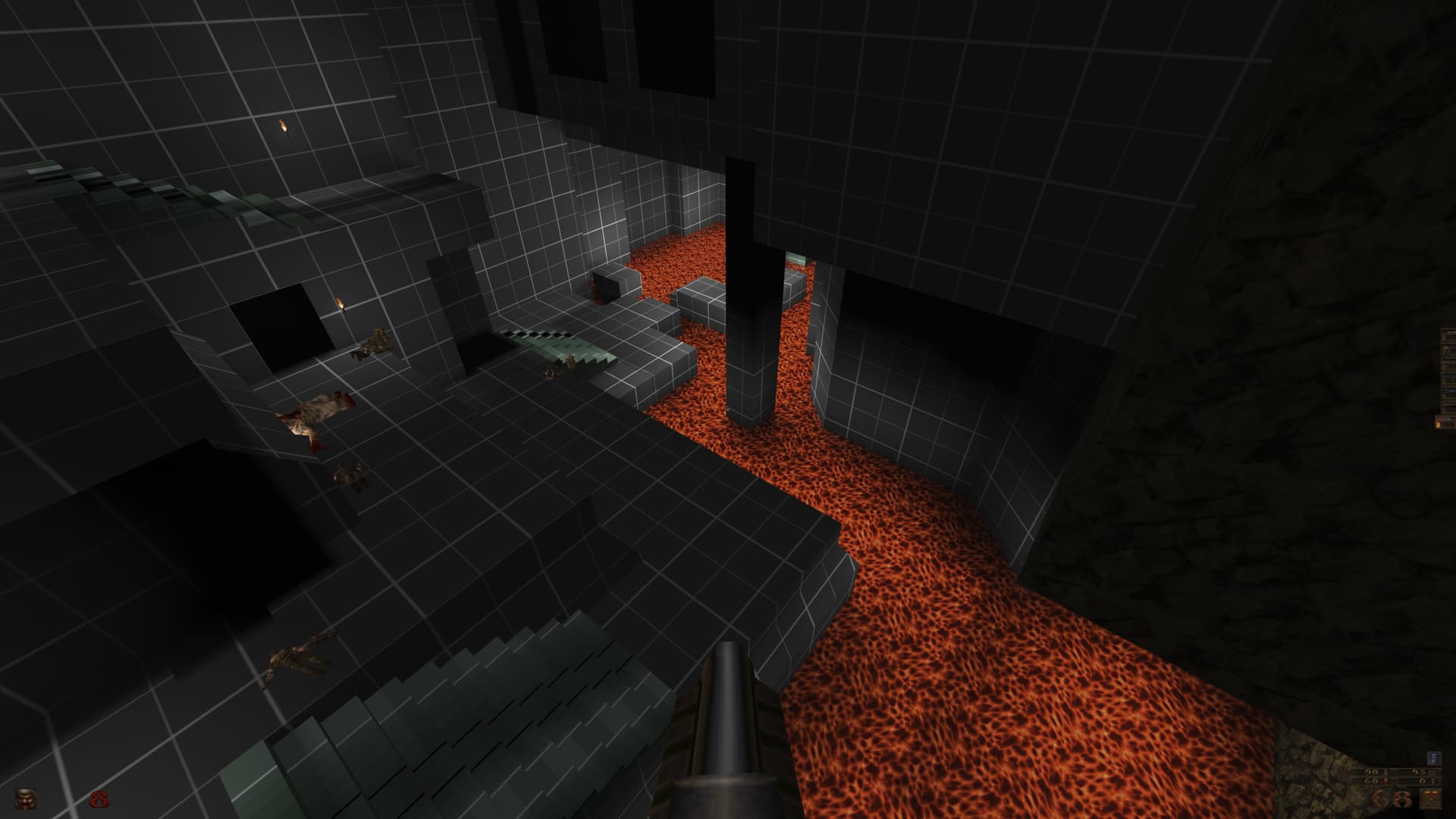The image size is (1456, 819).
Task: Click the player face portrait
Action: [x=26, y=799]
